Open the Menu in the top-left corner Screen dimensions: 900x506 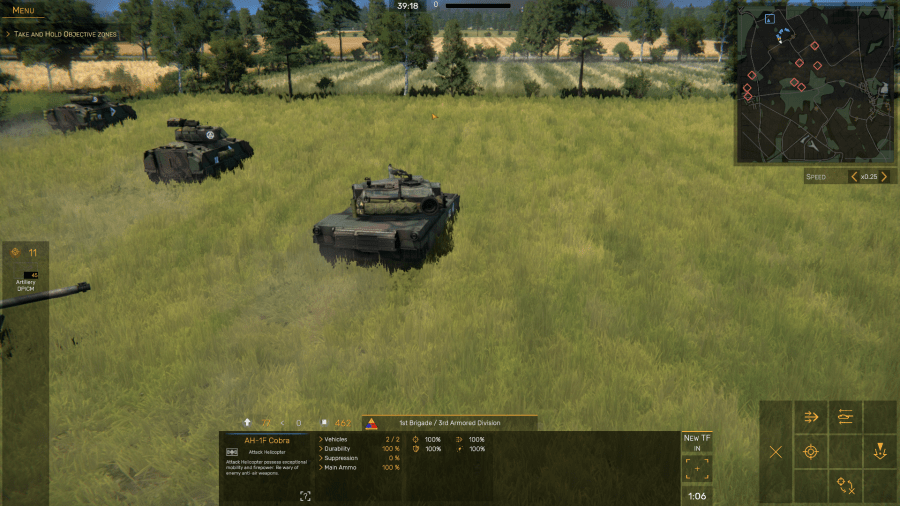tap(23, 11)
